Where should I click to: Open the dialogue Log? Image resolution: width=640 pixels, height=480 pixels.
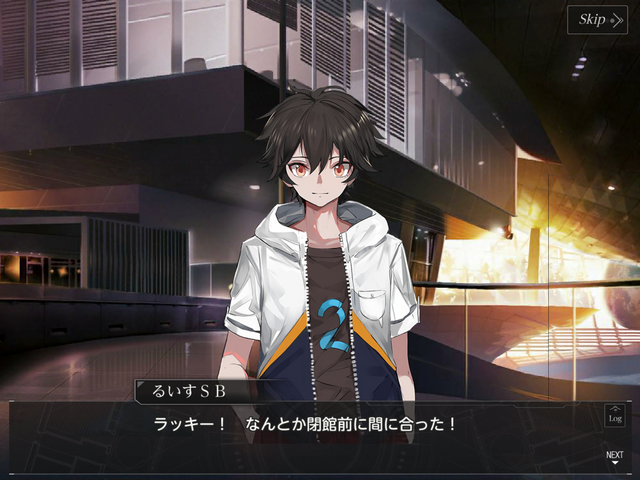pos(615,414)
